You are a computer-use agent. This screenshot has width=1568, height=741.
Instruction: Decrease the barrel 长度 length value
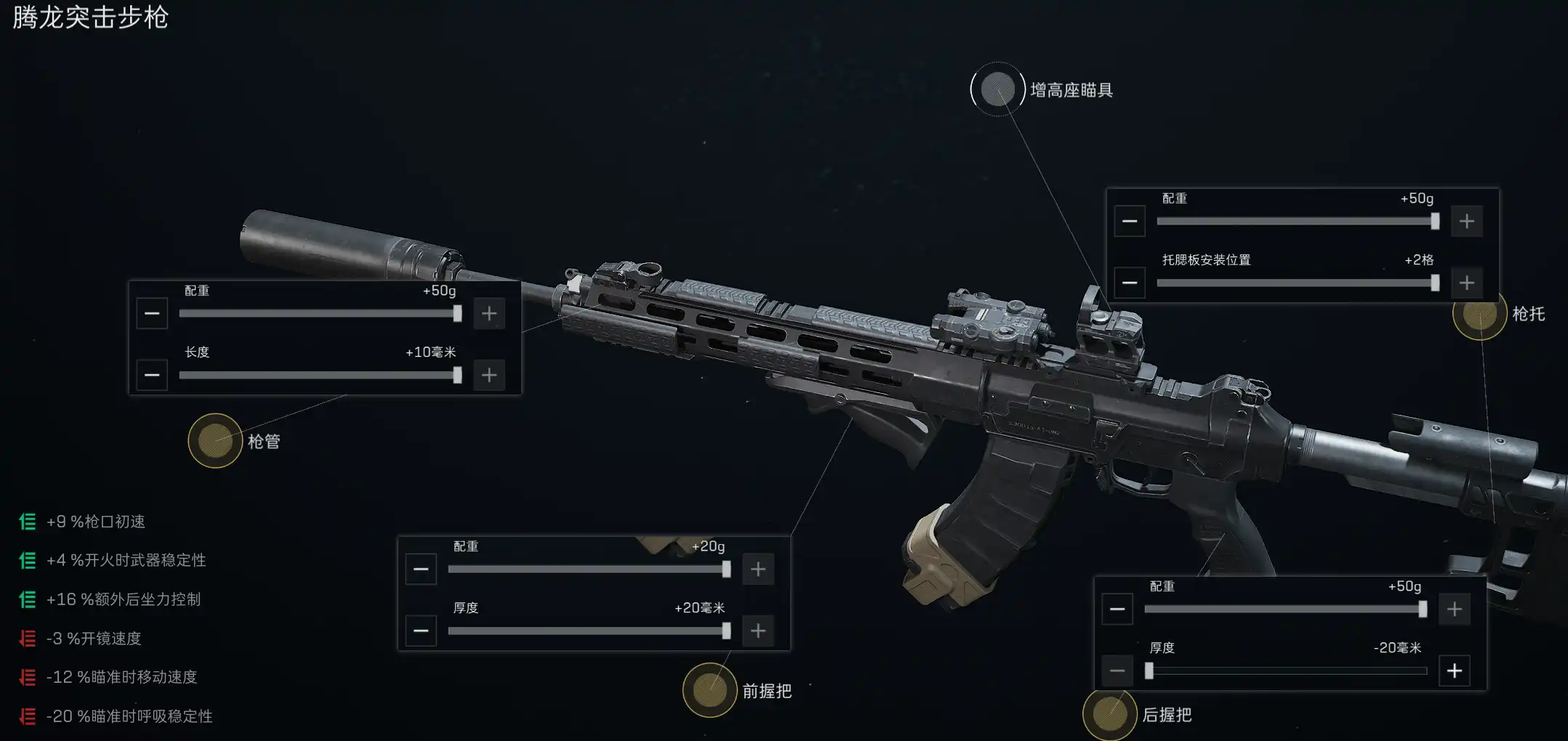[152, 376]
